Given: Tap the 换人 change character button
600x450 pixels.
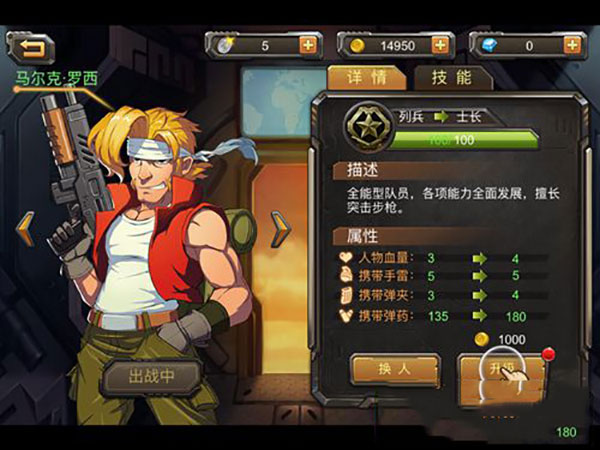Looking at the screenshot, I should [x=395, y=368].
